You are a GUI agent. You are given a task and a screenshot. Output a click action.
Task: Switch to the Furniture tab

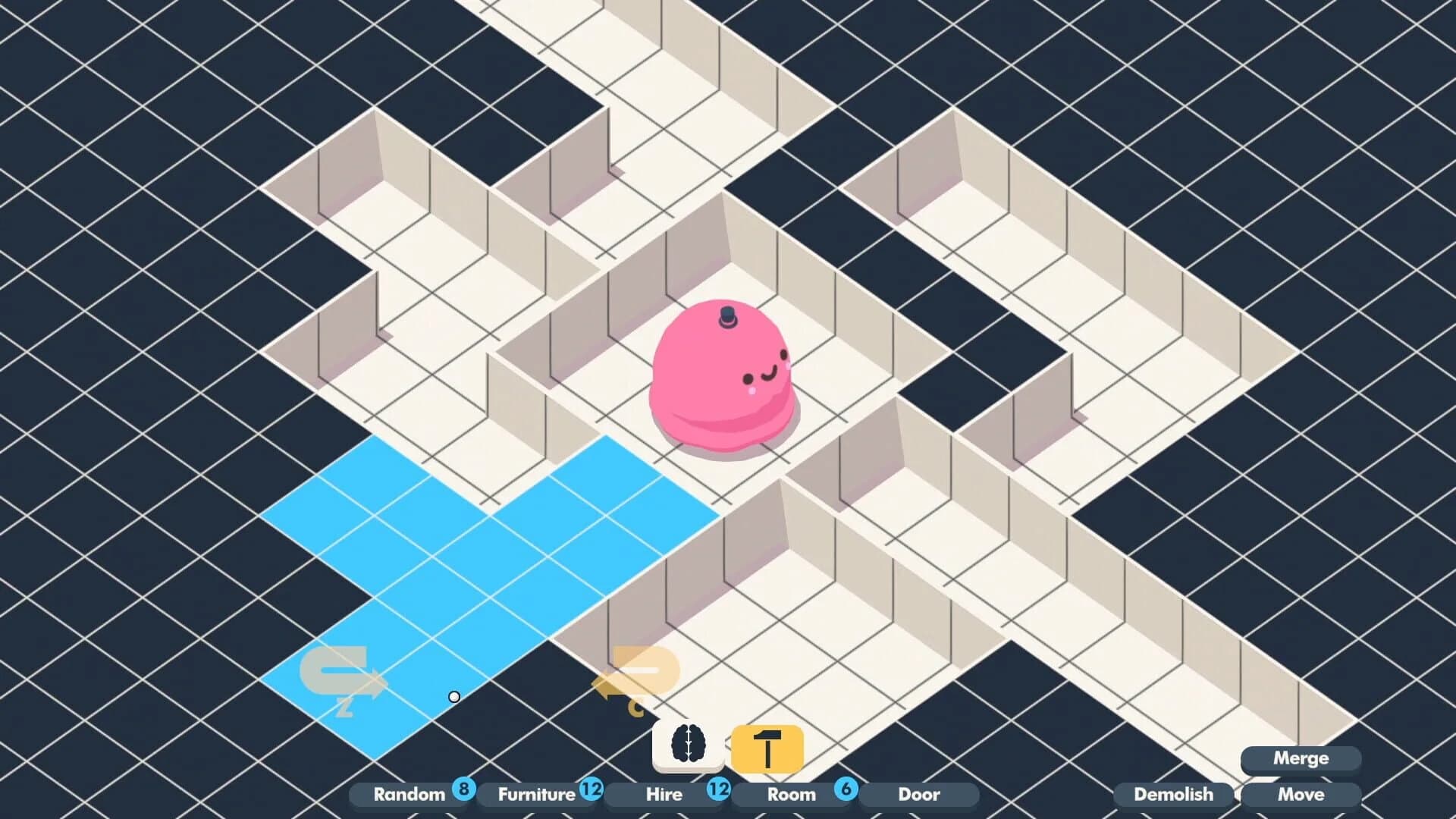pyautogui.click(x=535, y=795)
